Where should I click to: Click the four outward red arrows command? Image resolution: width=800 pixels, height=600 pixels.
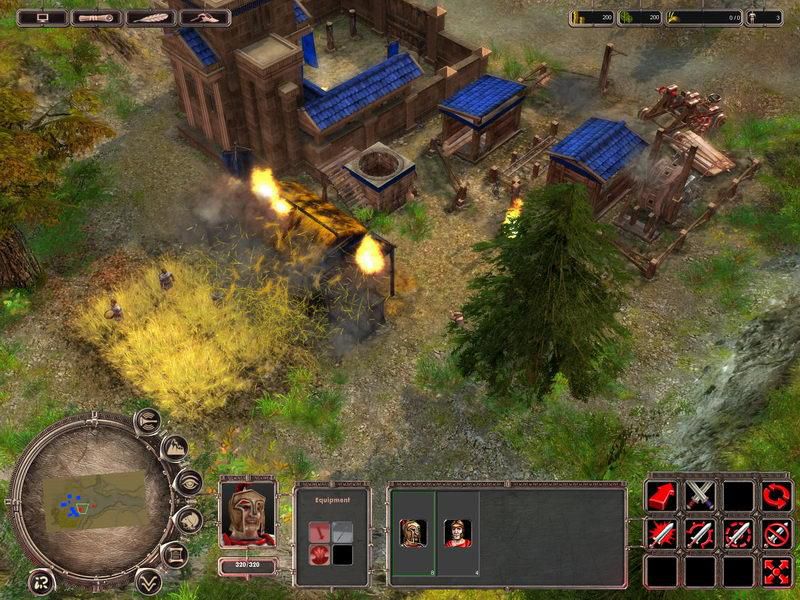[776, 571]
